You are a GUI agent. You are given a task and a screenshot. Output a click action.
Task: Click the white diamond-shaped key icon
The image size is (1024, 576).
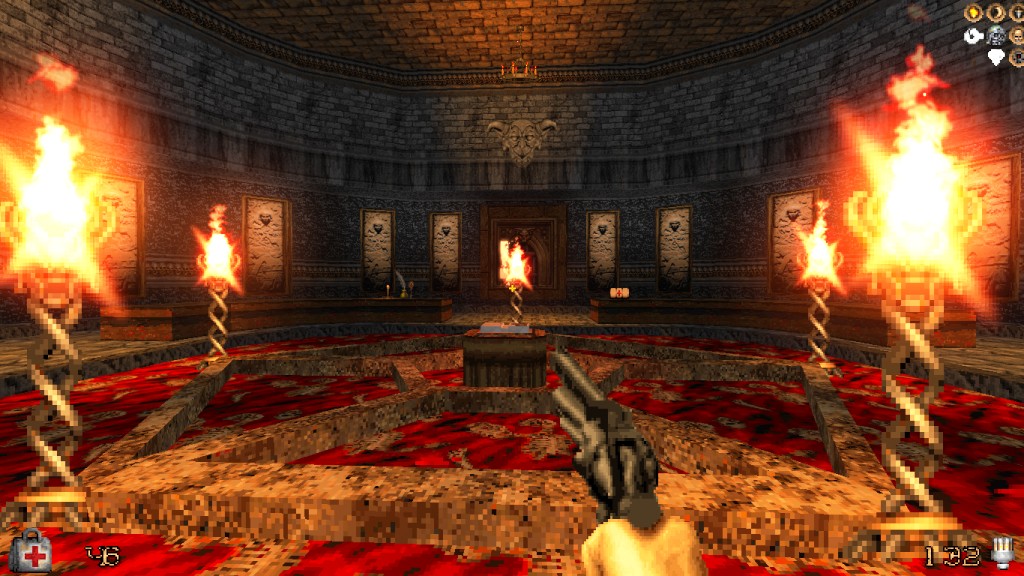996,57
